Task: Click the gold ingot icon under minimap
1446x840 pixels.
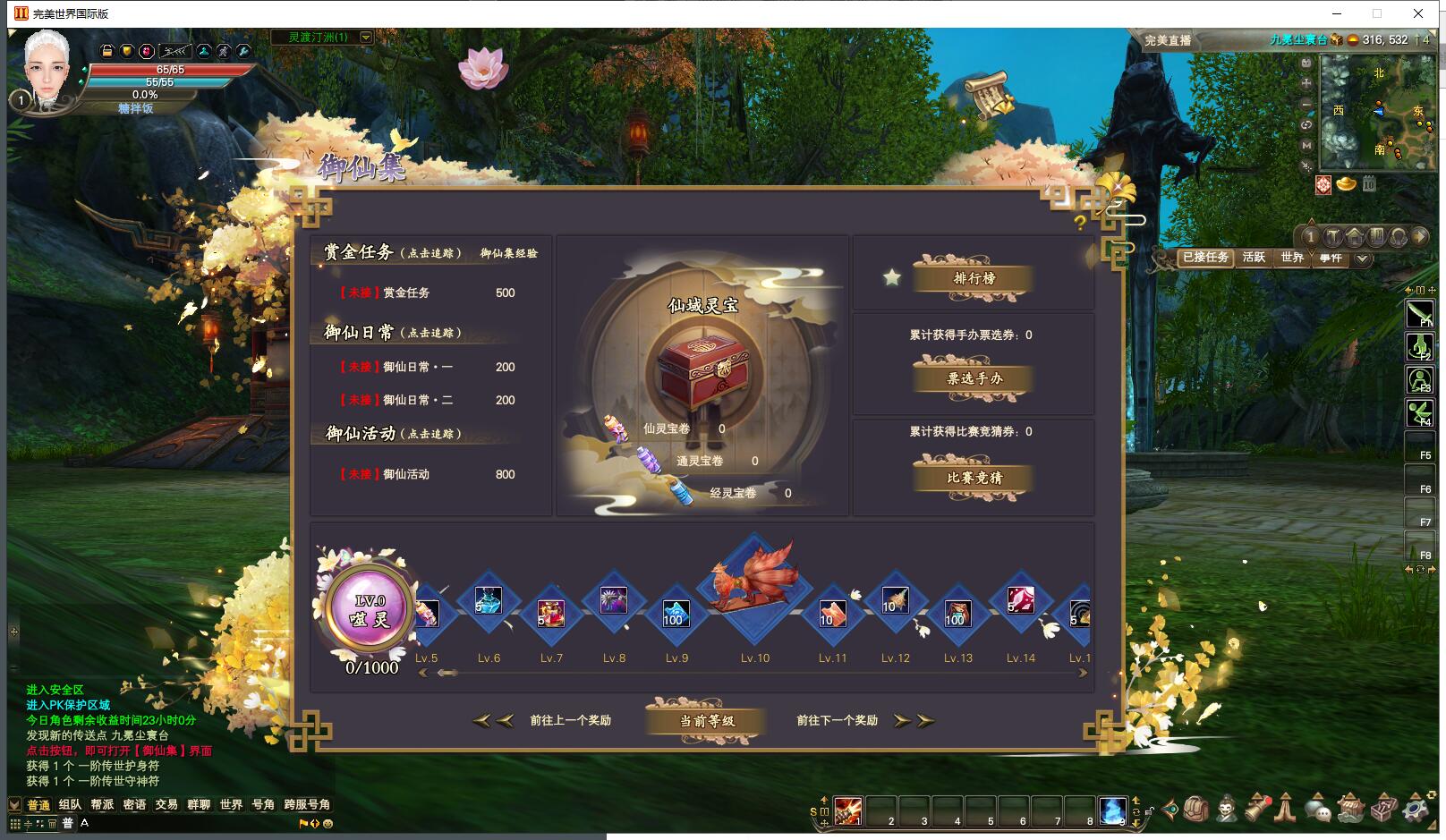Action: click(x=1347, y=183)
